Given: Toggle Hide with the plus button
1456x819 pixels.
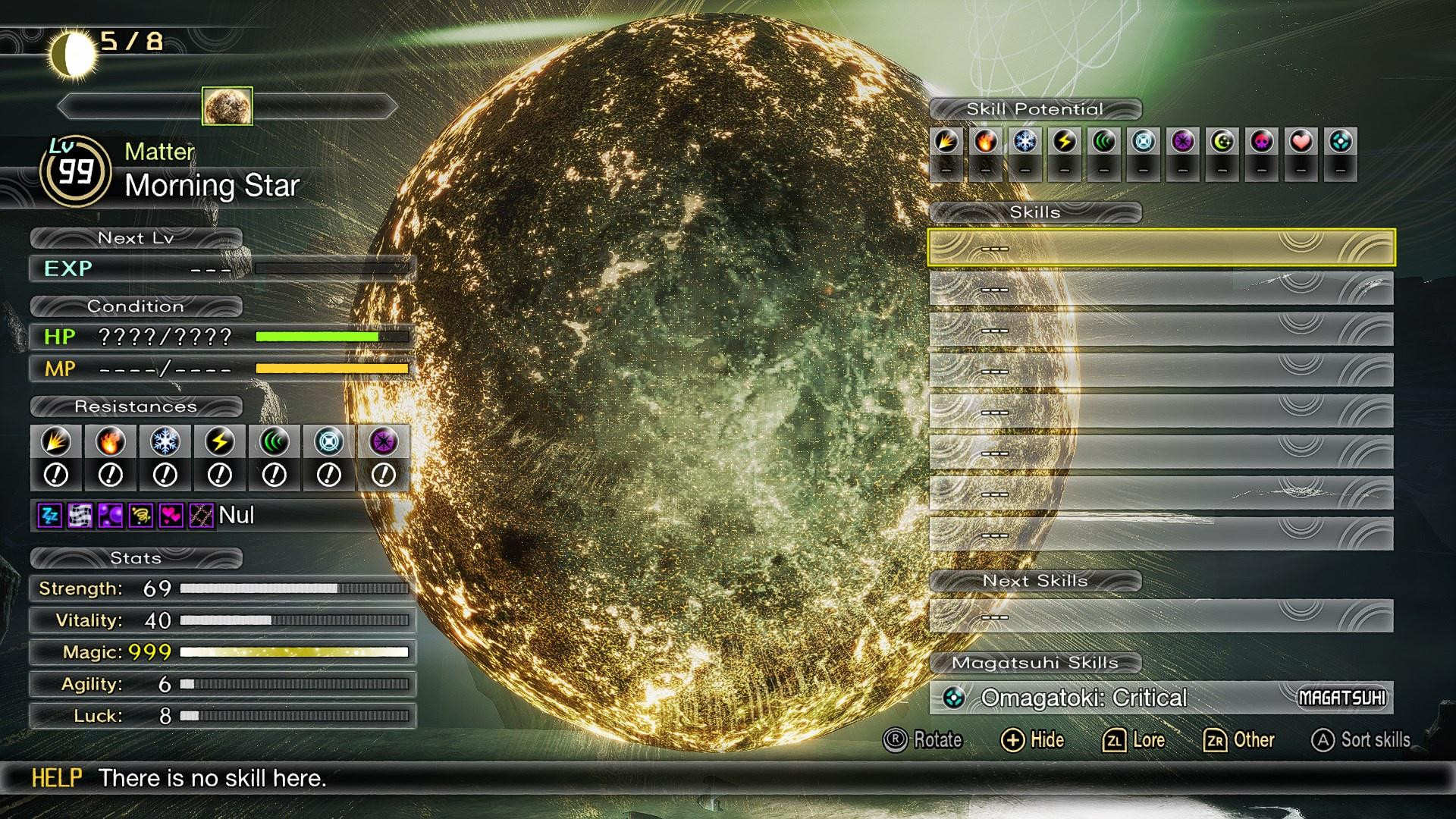Looking at the screenshot, I should (1033, 739).
